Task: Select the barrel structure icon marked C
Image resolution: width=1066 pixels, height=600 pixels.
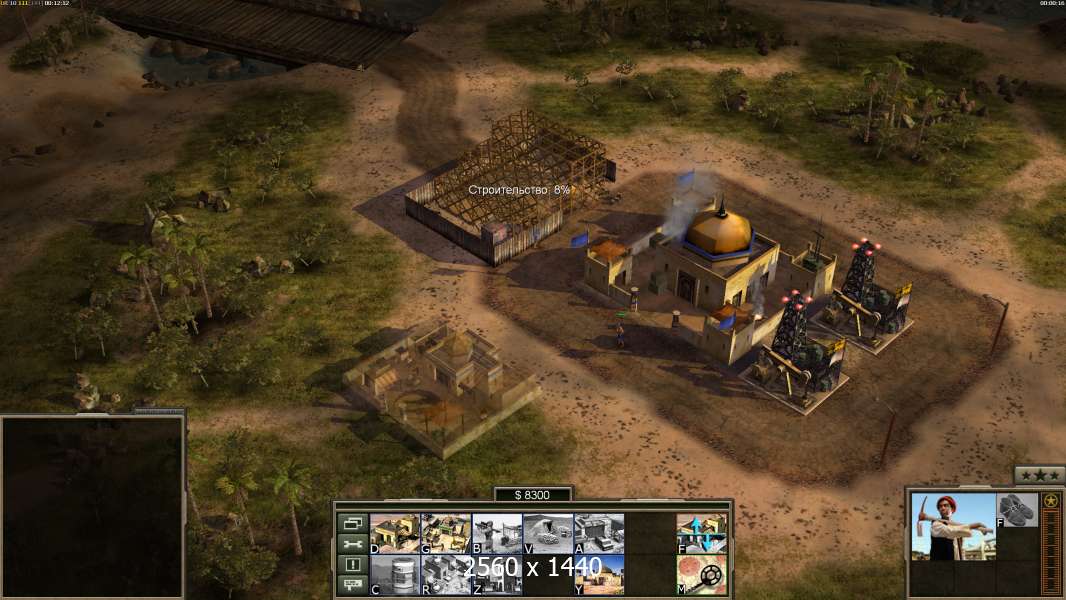Action: point(395,575)
